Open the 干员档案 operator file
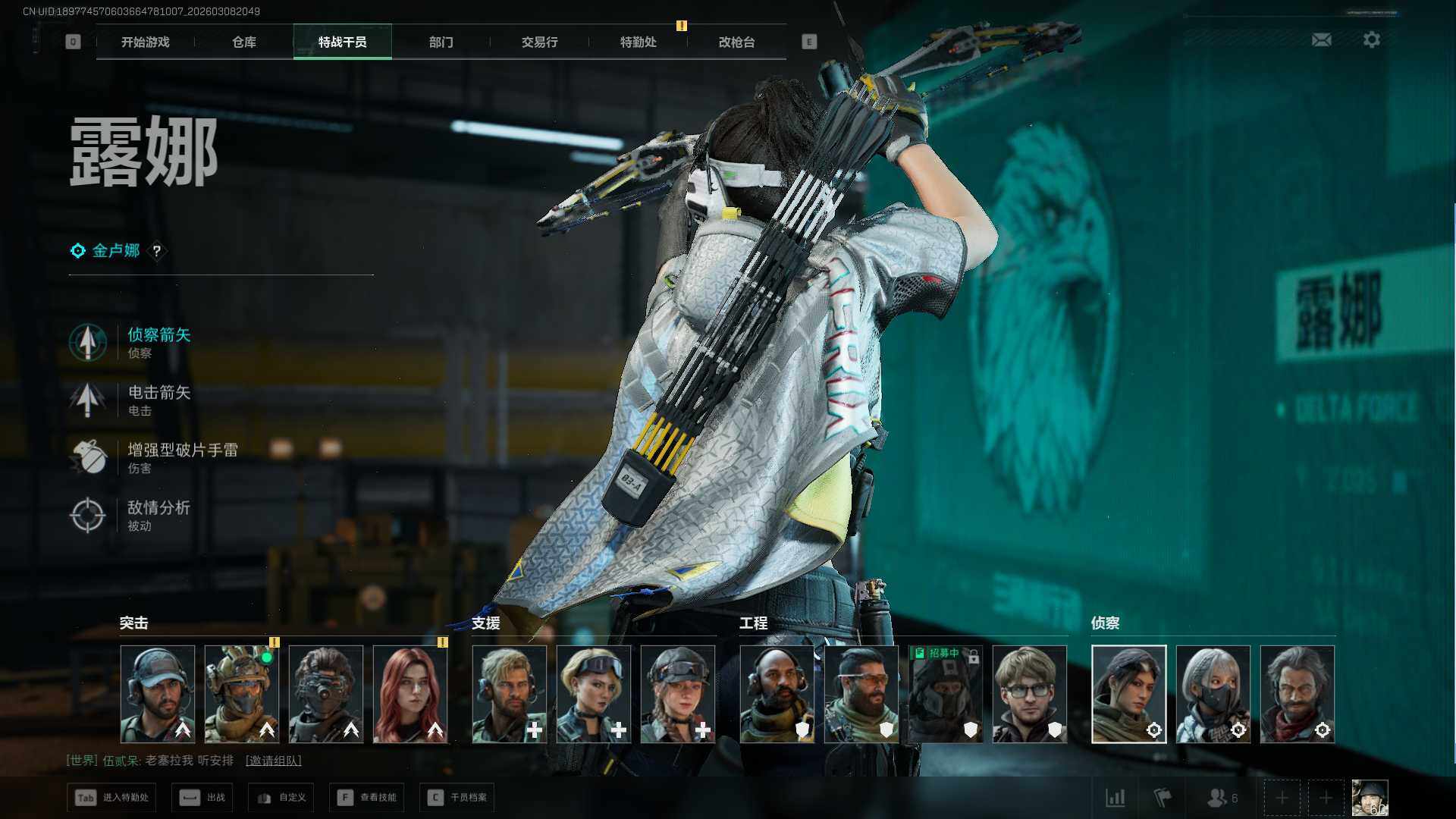This screenshot has height=819, width=1456. tap(457, 798)
